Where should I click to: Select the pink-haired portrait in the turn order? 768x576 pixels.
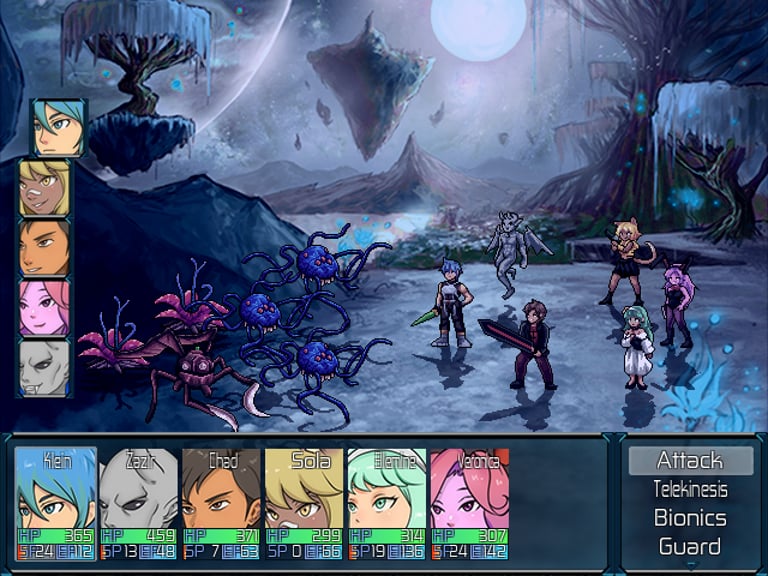click(x=45, y=308)
